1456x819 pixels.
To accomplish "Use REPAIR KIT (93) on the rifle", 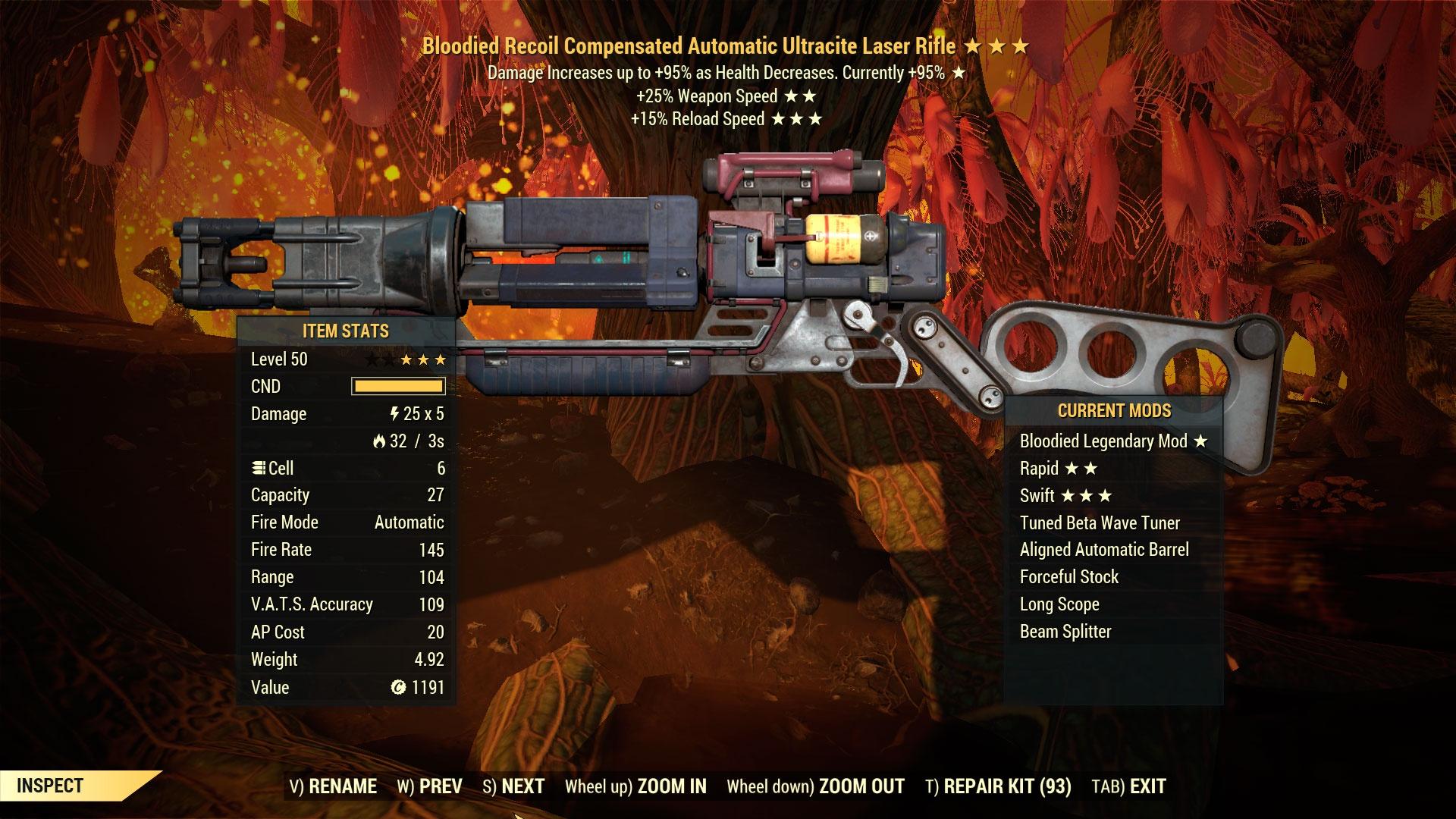I will click(x=998, y=786).
